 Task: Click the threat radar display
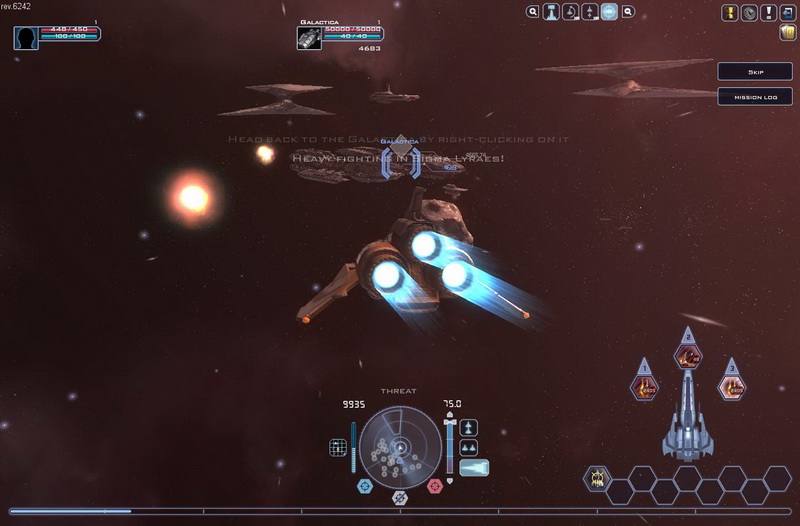[400, 445]
